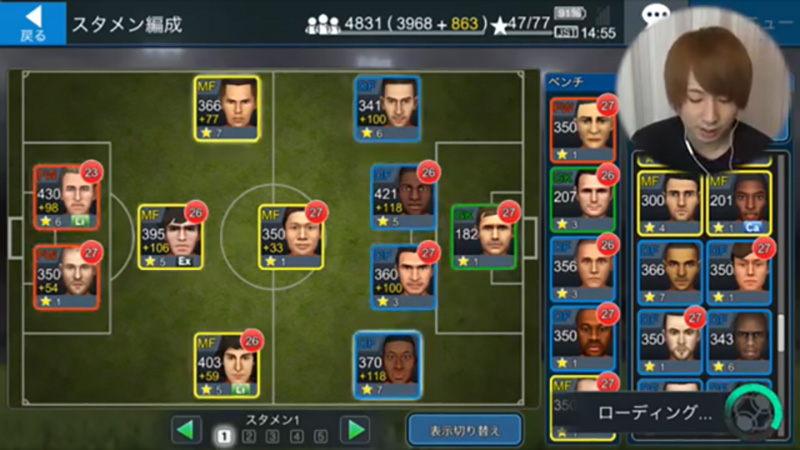Pick the MF card rated 395 with Ex badge

click(171, 236)
